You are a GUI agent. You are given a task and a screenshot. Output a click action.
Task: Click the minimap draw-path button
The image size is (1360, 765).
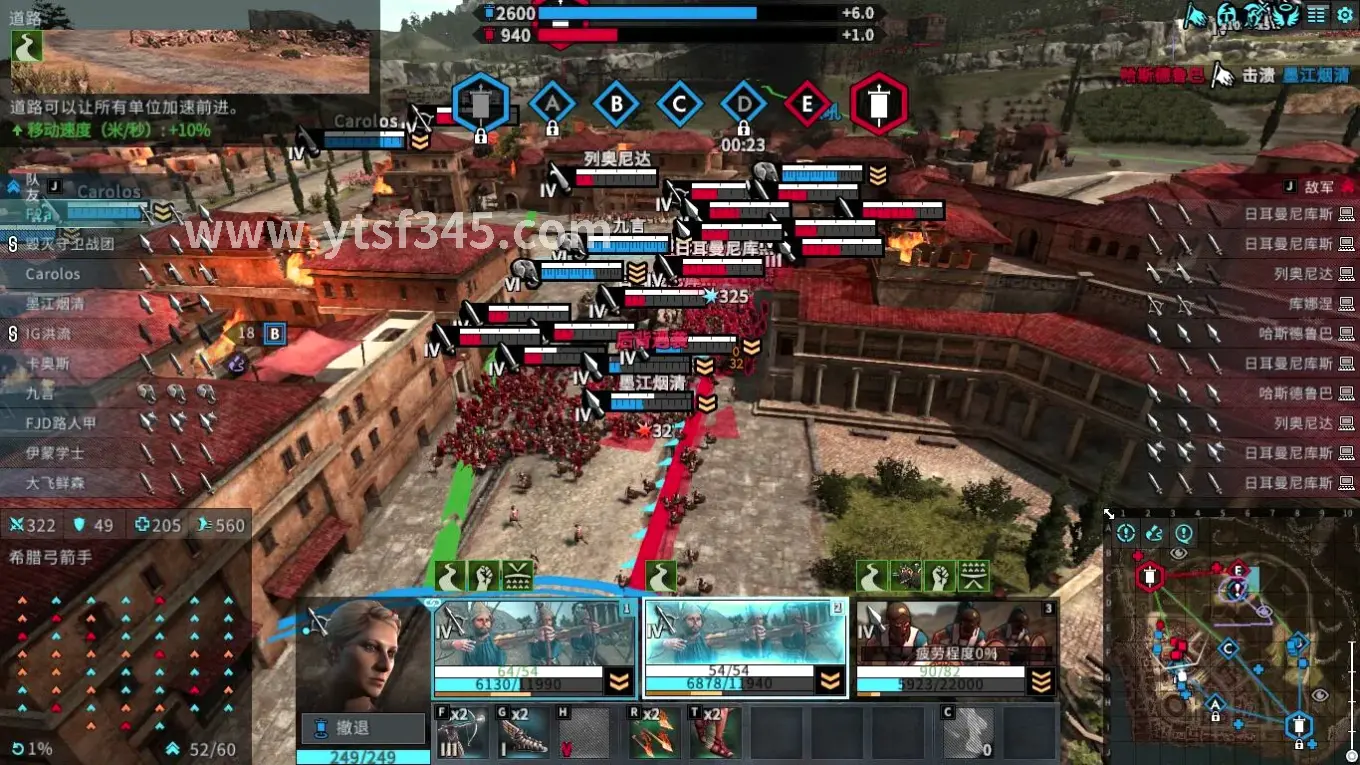click(1154, 533)
